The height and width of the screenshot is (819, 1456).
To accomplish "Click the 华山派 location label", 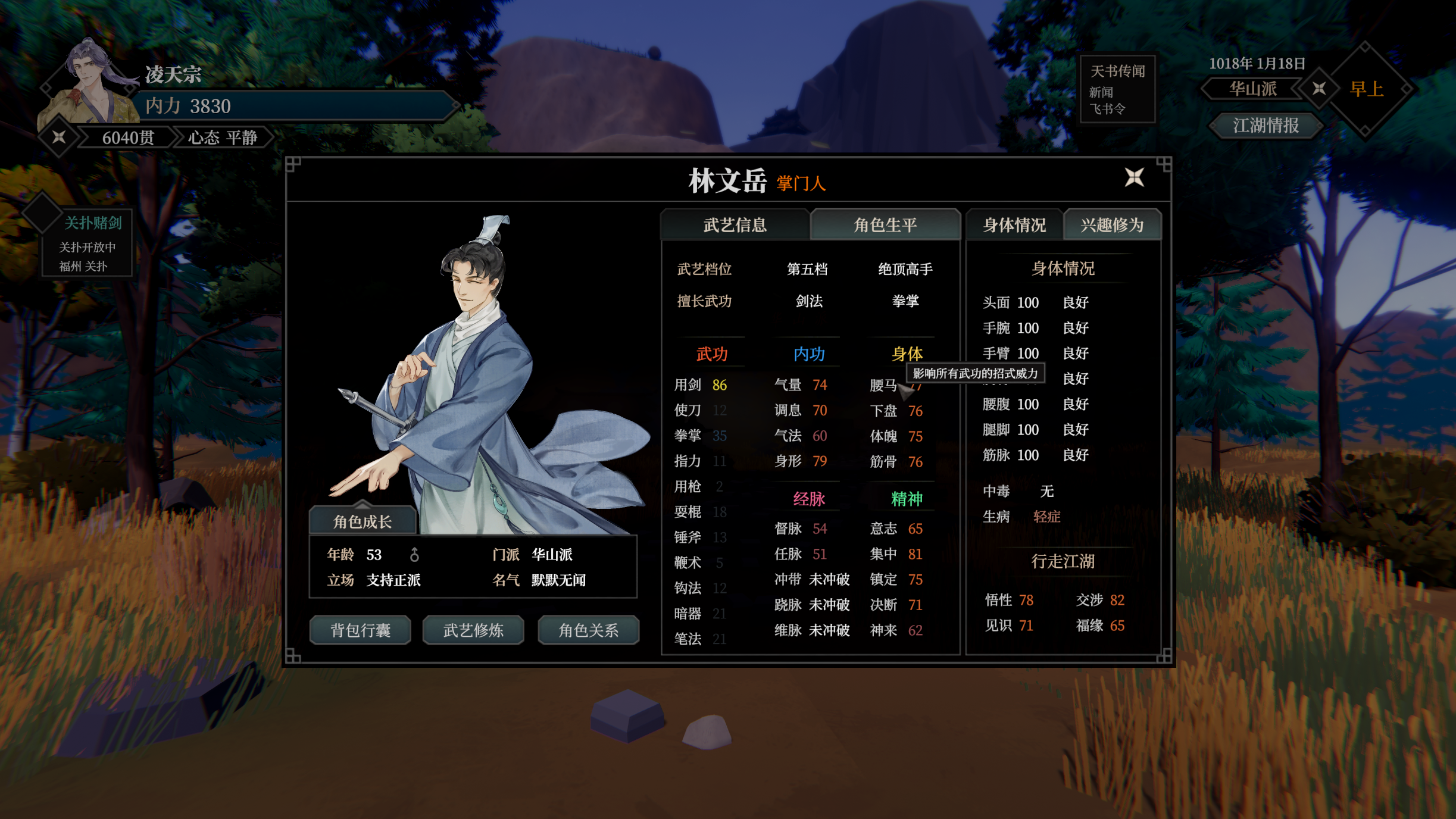I will tap(1252, 89).
